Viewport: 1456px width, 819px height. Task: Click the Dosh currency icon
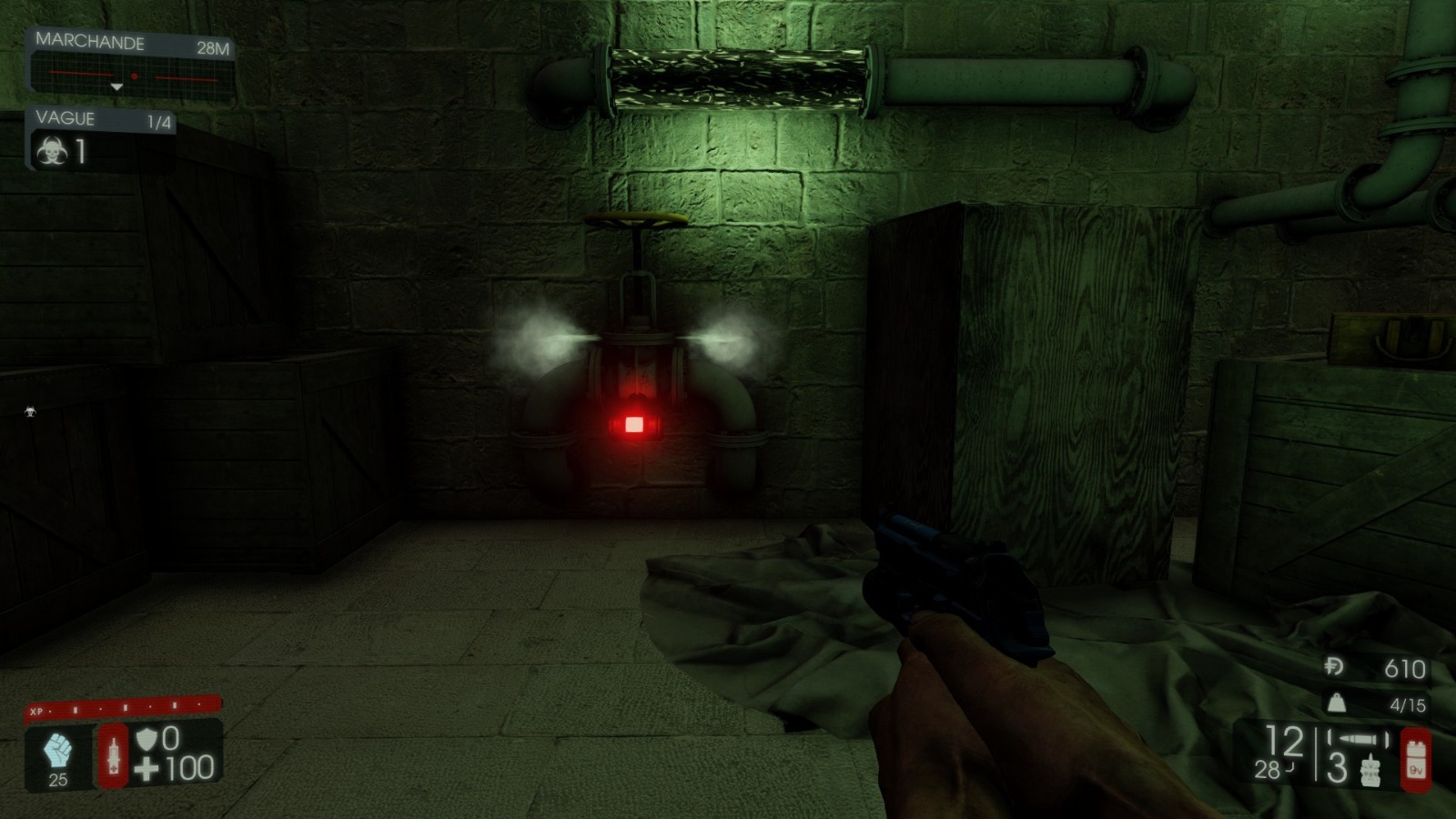[x=1333, y=667]
